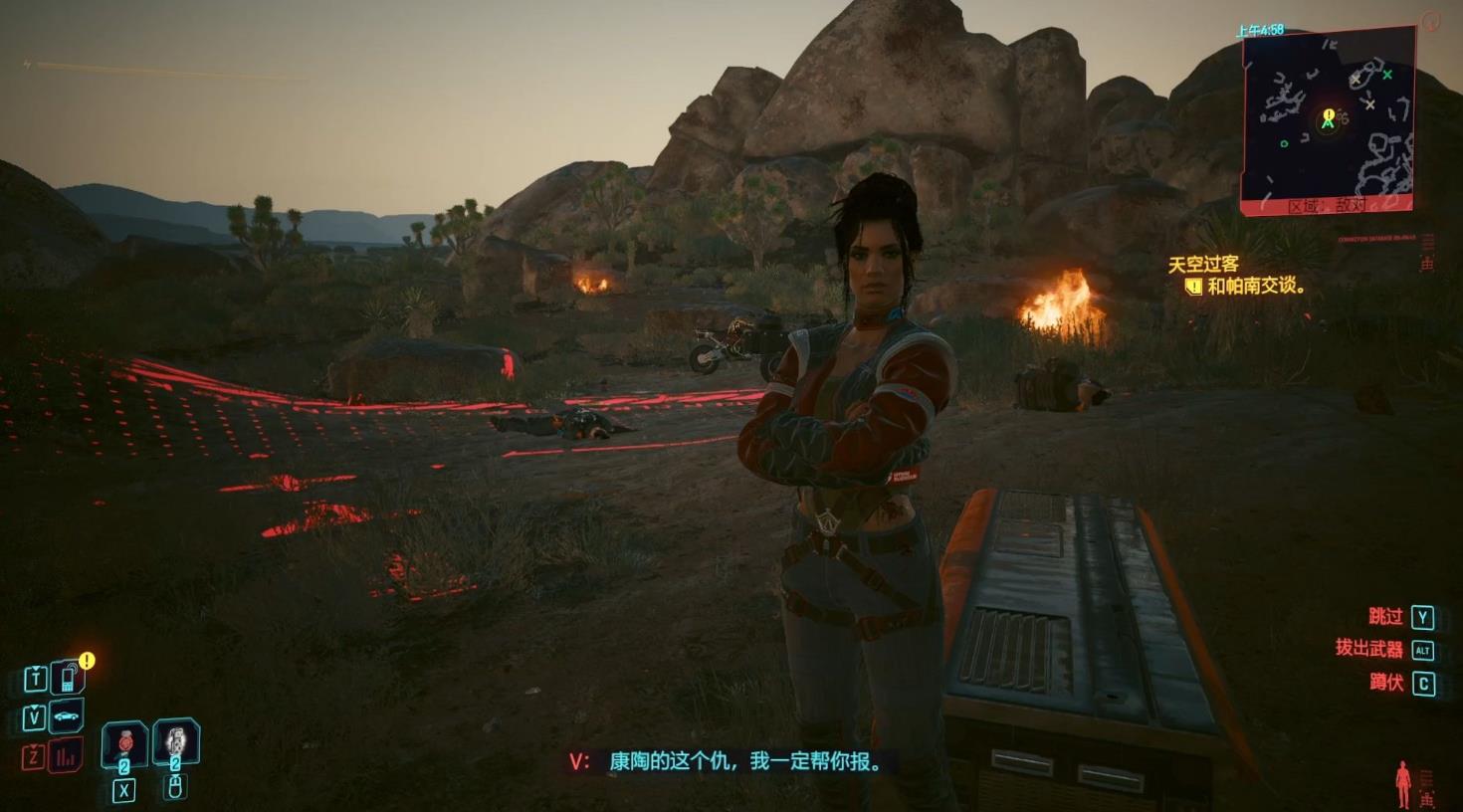Click the green X marker on minimap
The height and width of the screenshot is (812, 1463).
pos(1386,75)
